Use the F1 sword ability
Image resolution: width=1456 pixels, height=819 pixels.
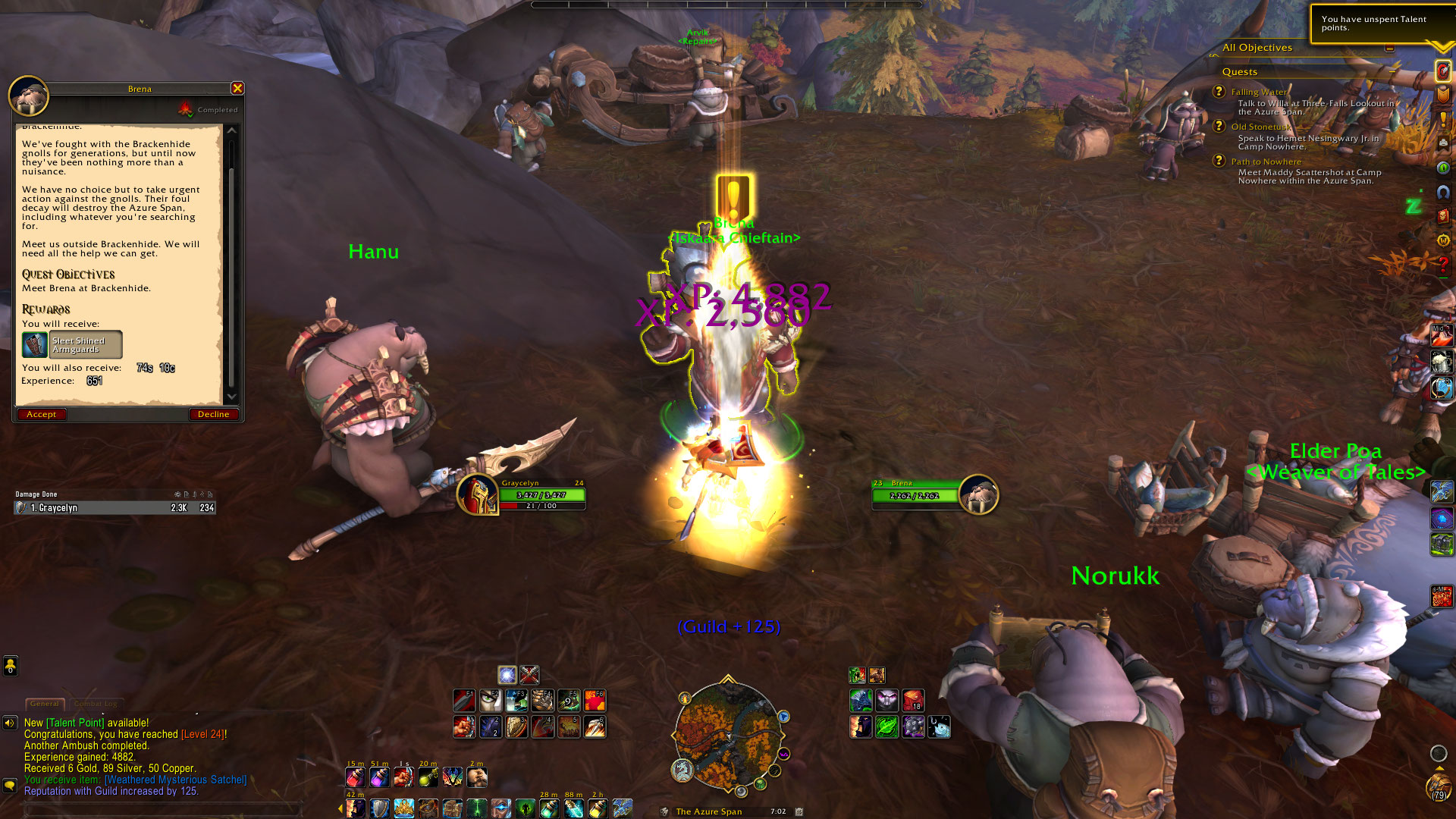[x=464, y=700]
